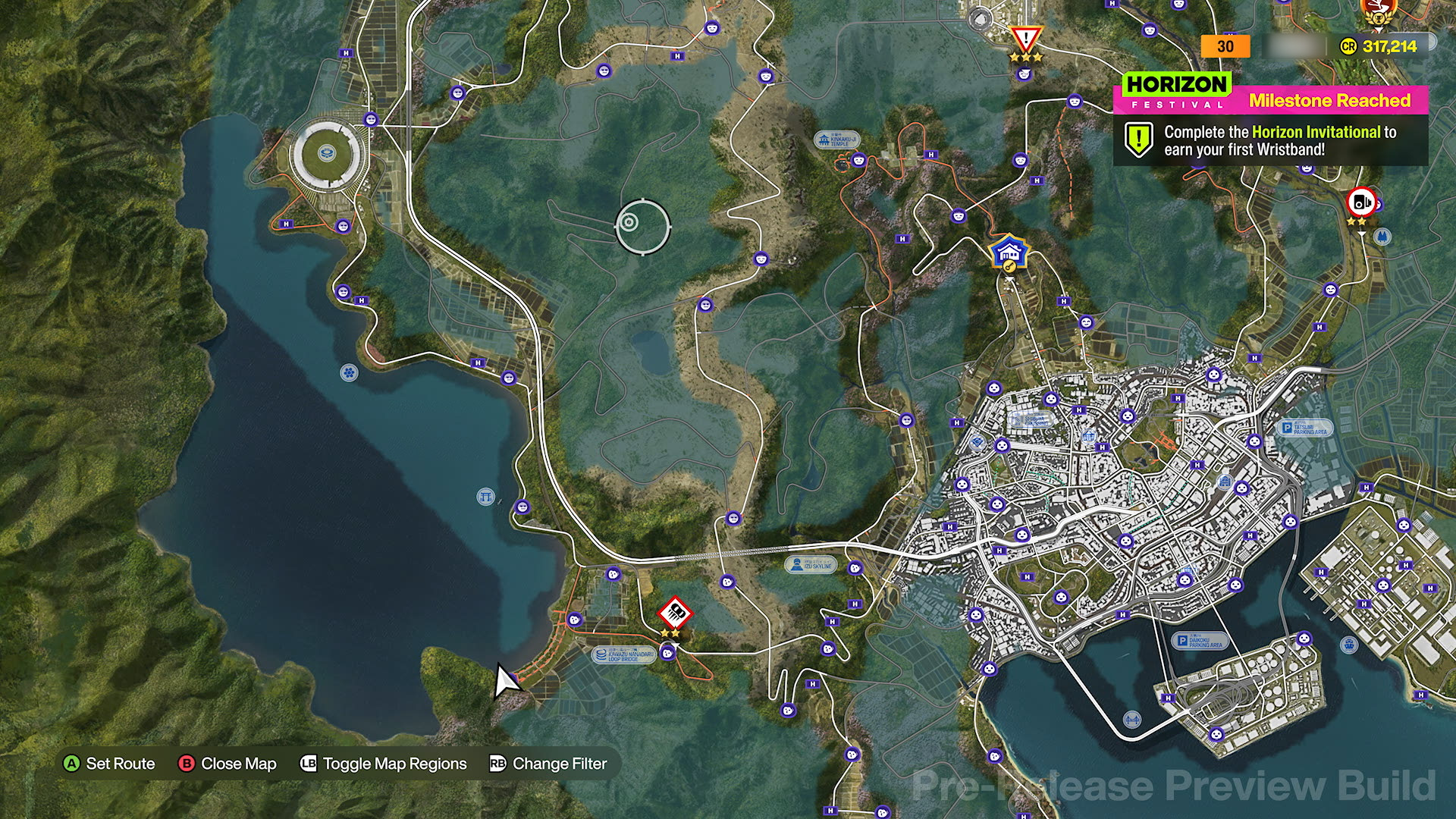Click the Kinkaku-ji Temple landmark label
Viewport: 1456px width, 819px height.
(x=836, y=140)
